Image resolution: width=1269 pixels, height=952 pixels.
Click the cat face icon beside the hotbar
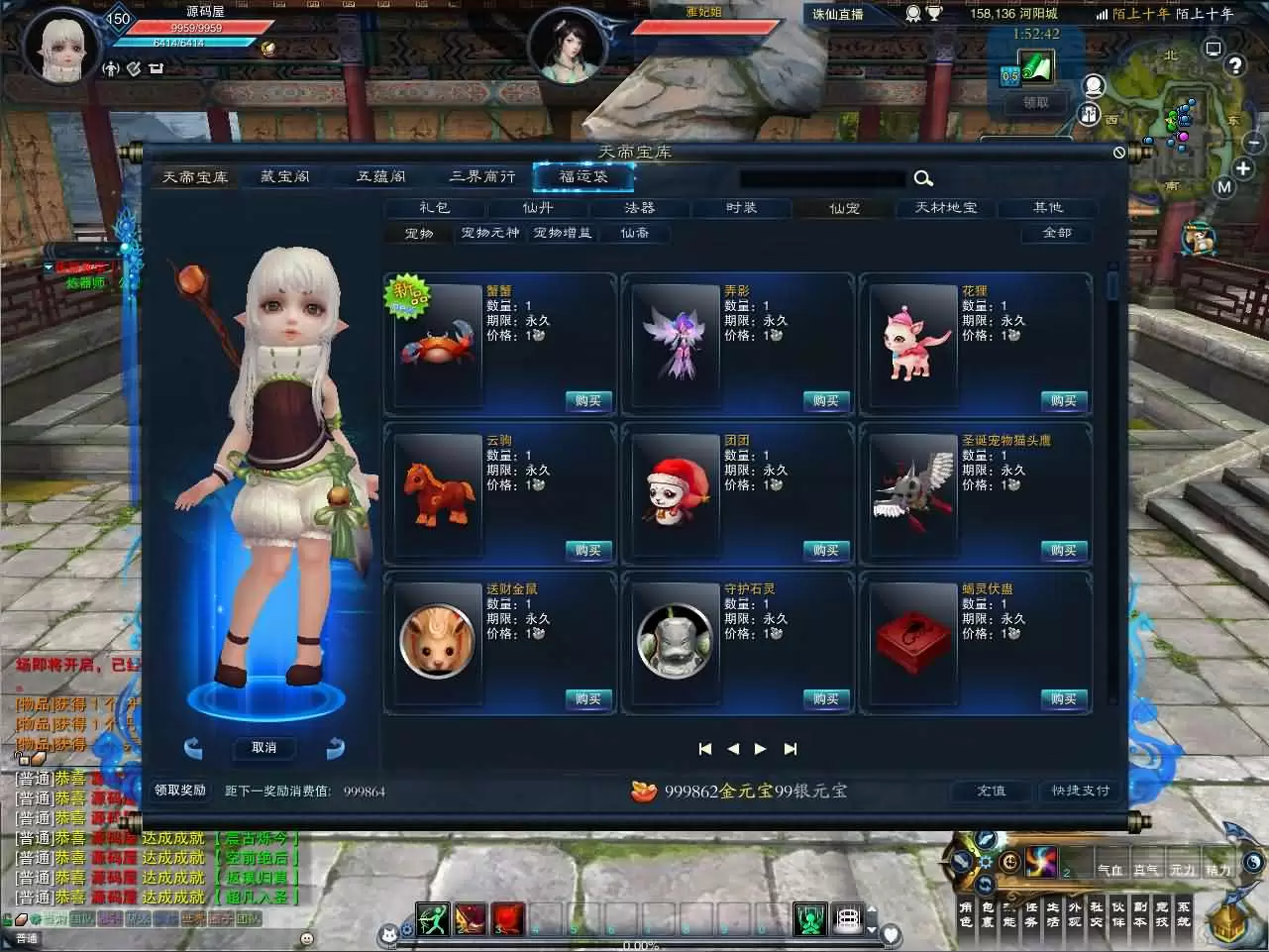tap(389, 931)
